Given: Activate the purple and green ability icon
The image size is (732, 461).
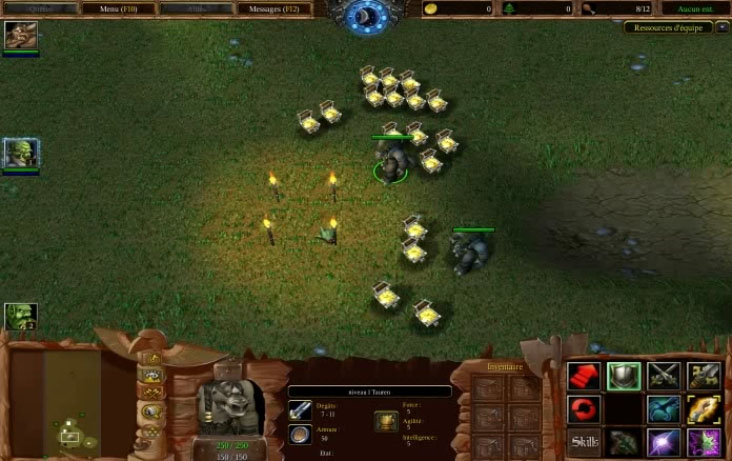Looking at the screenshot, I should (x=703, y=441).
